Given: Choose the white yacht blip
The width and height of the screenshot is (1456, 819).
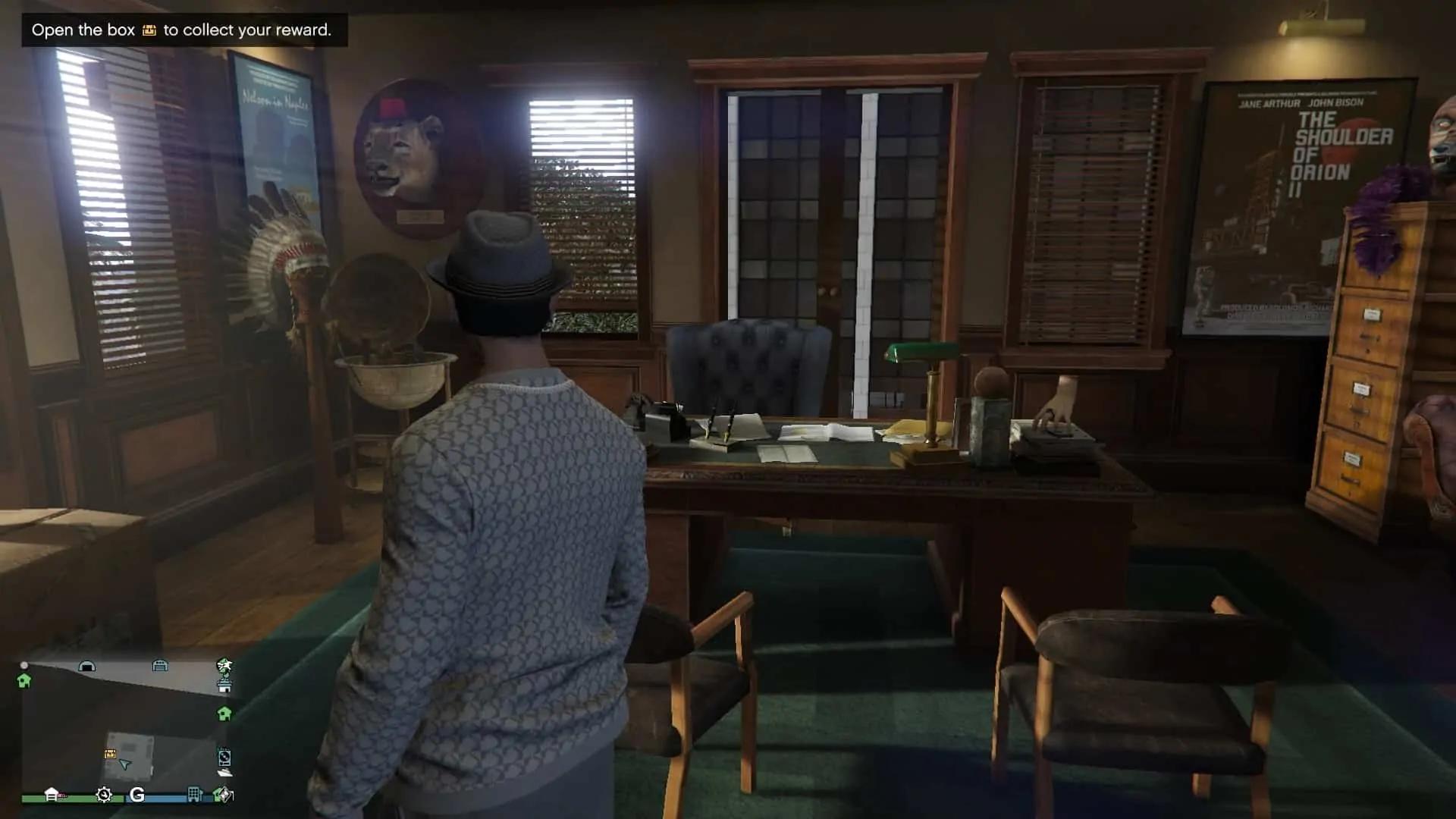Looking at the screenshot, I should click(224, 772).
